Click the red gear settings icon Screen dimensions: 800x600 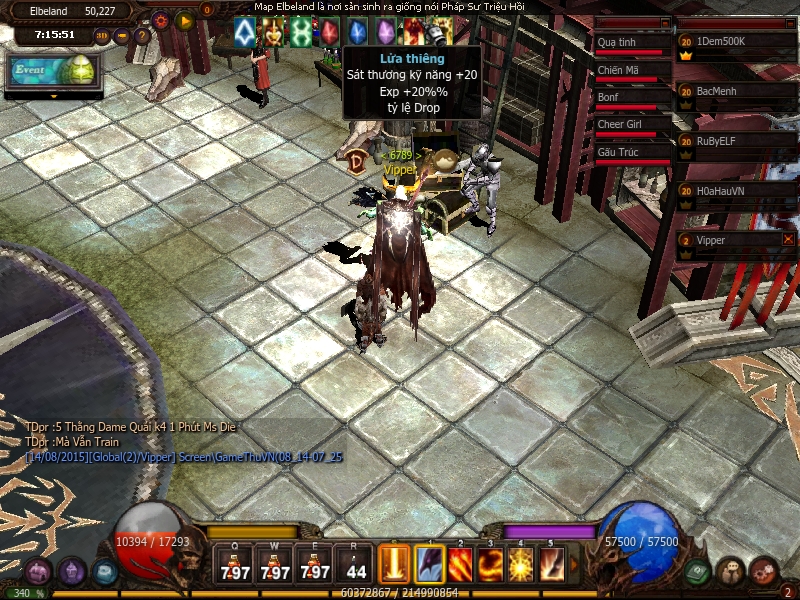pos(161,19)
